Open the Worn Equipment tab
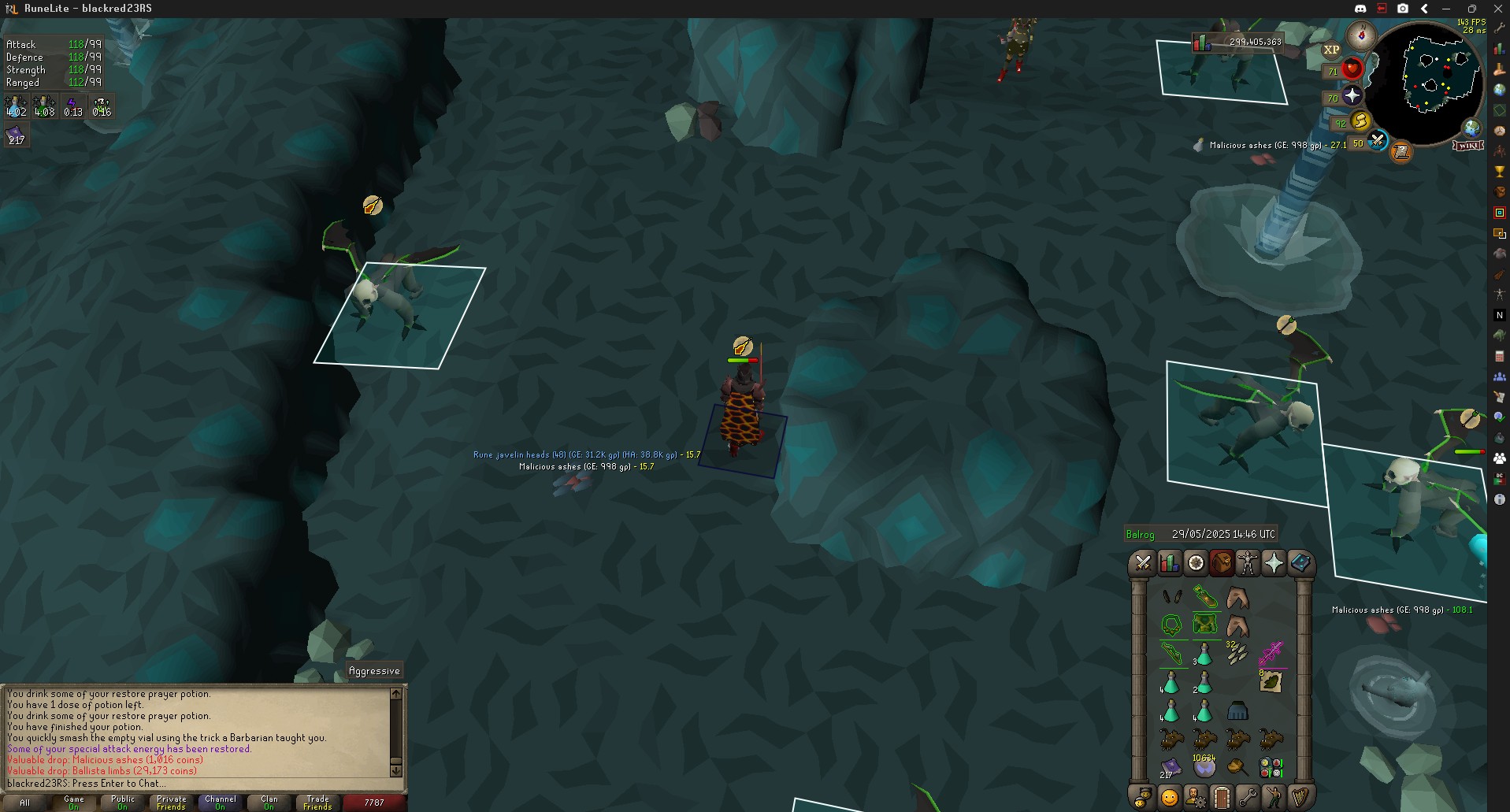The width and height of the screenshot is (1510, 812). (1248, 564)
